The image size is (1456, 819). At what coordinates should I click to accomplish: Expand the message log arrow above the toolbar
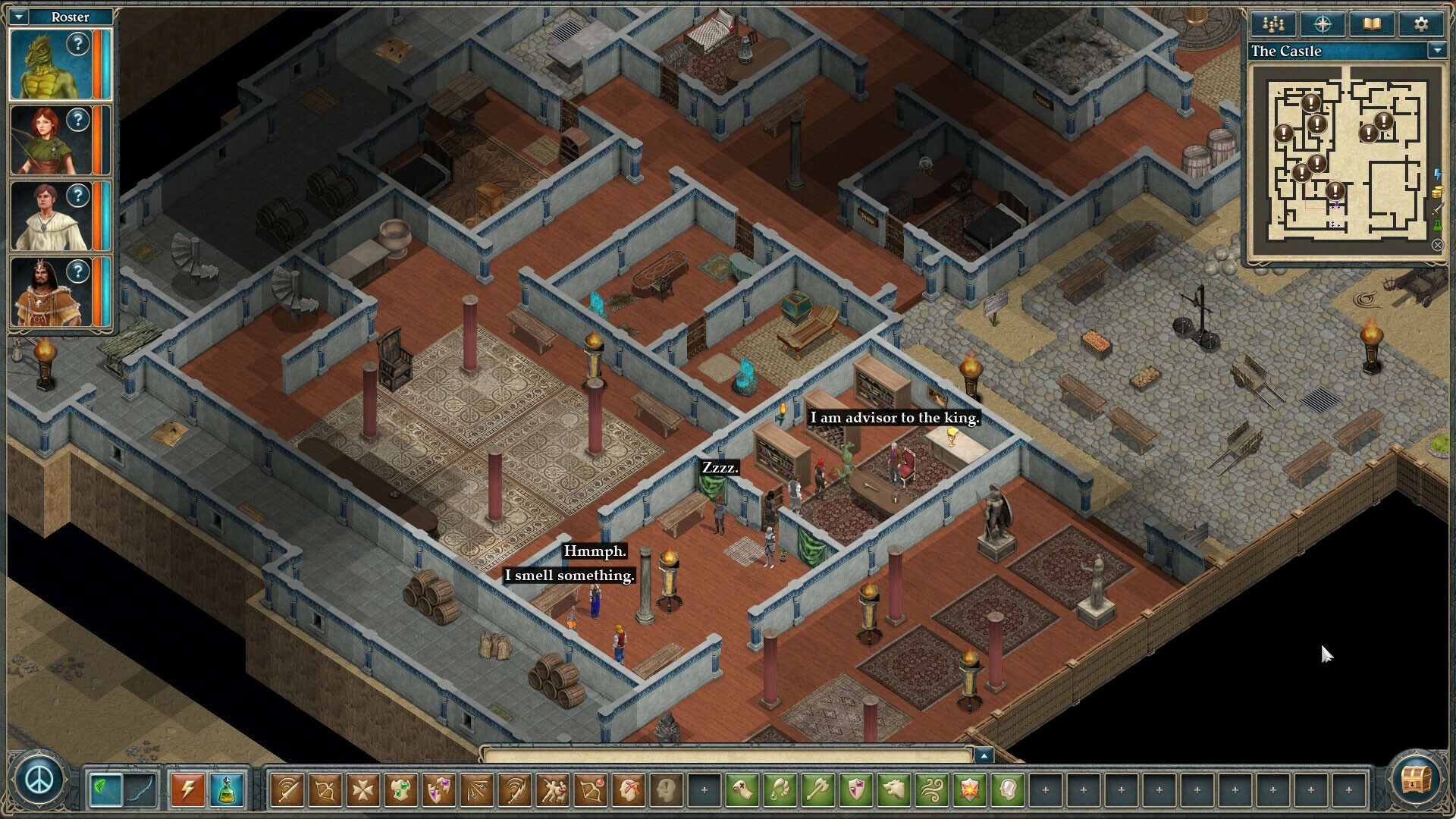(x=985, y=755)
